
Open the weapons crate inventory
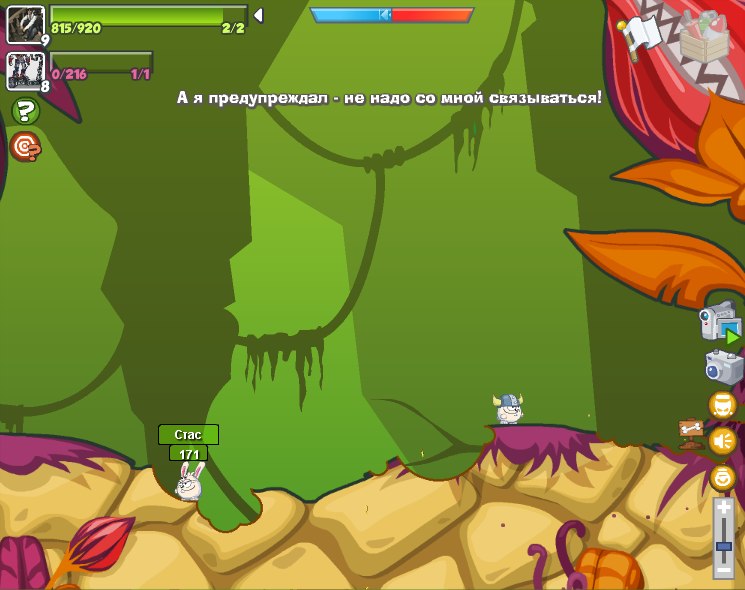709,39
